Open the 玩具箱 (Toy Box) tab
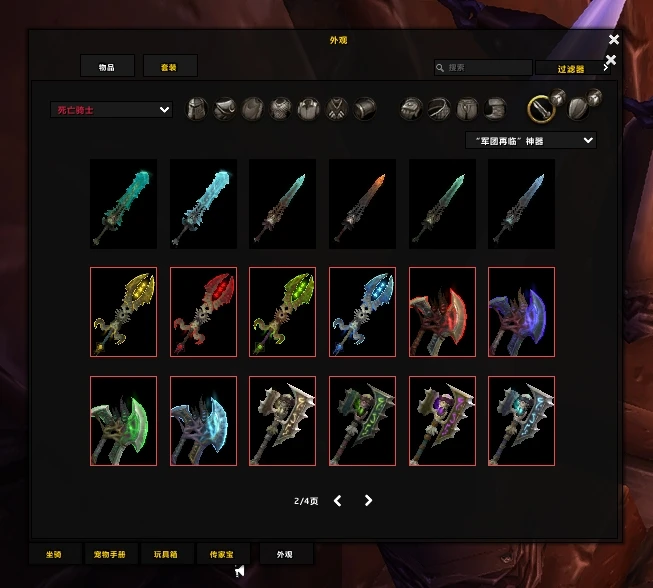 click(167, 554)
